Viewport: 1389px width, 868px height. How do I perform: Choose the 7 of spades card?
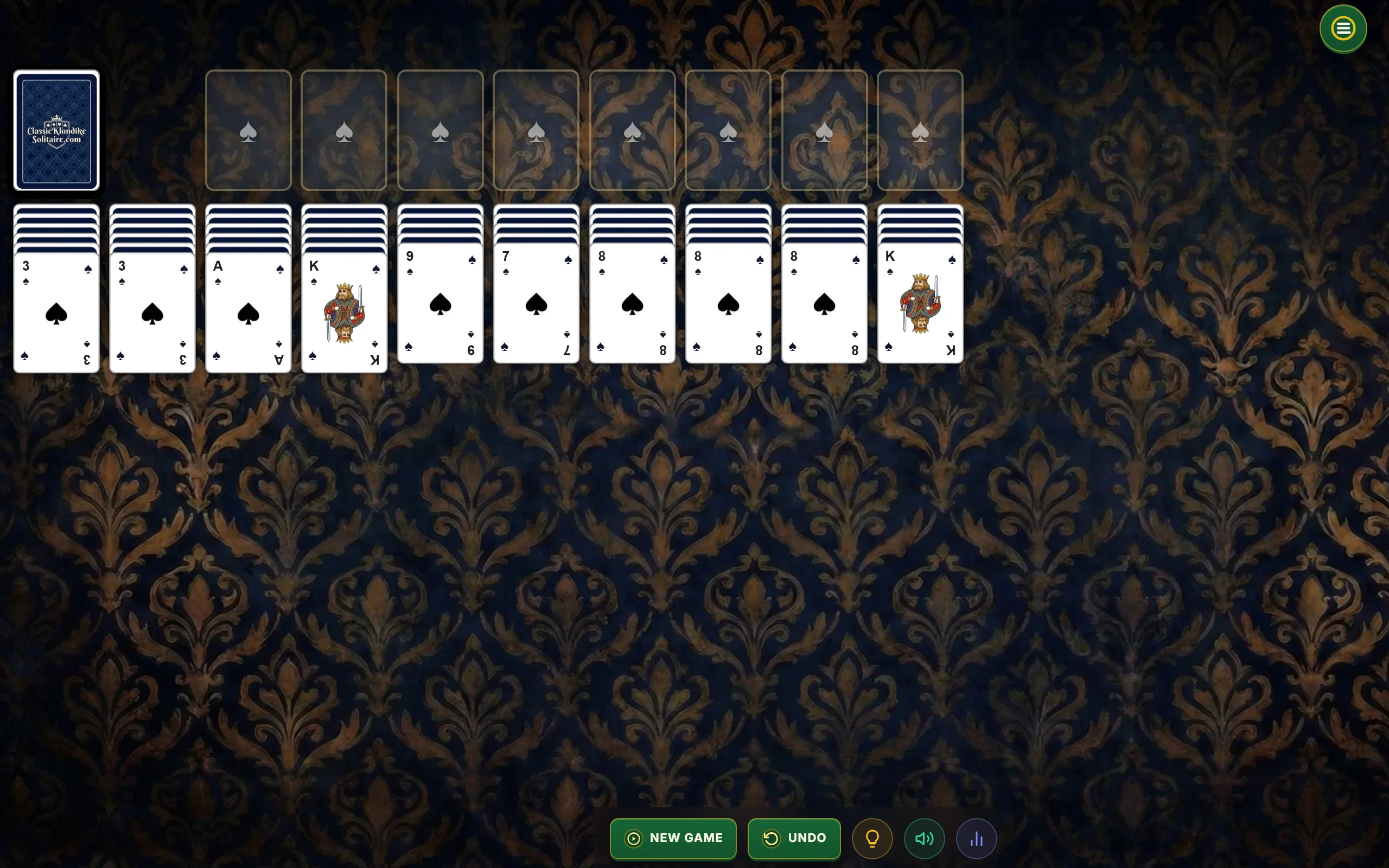tap(536, 304)
